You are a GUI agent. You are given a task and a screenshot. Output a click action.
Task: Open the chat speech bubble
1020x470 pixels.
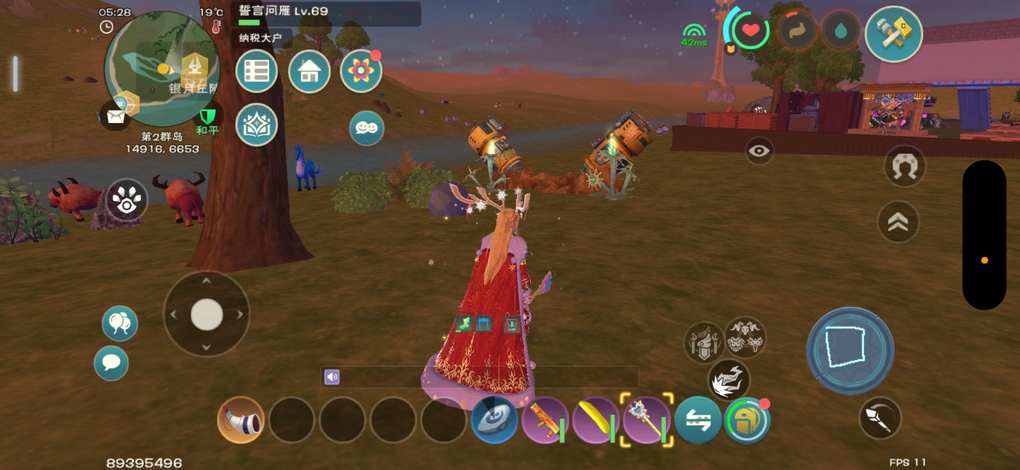(112, 362)
